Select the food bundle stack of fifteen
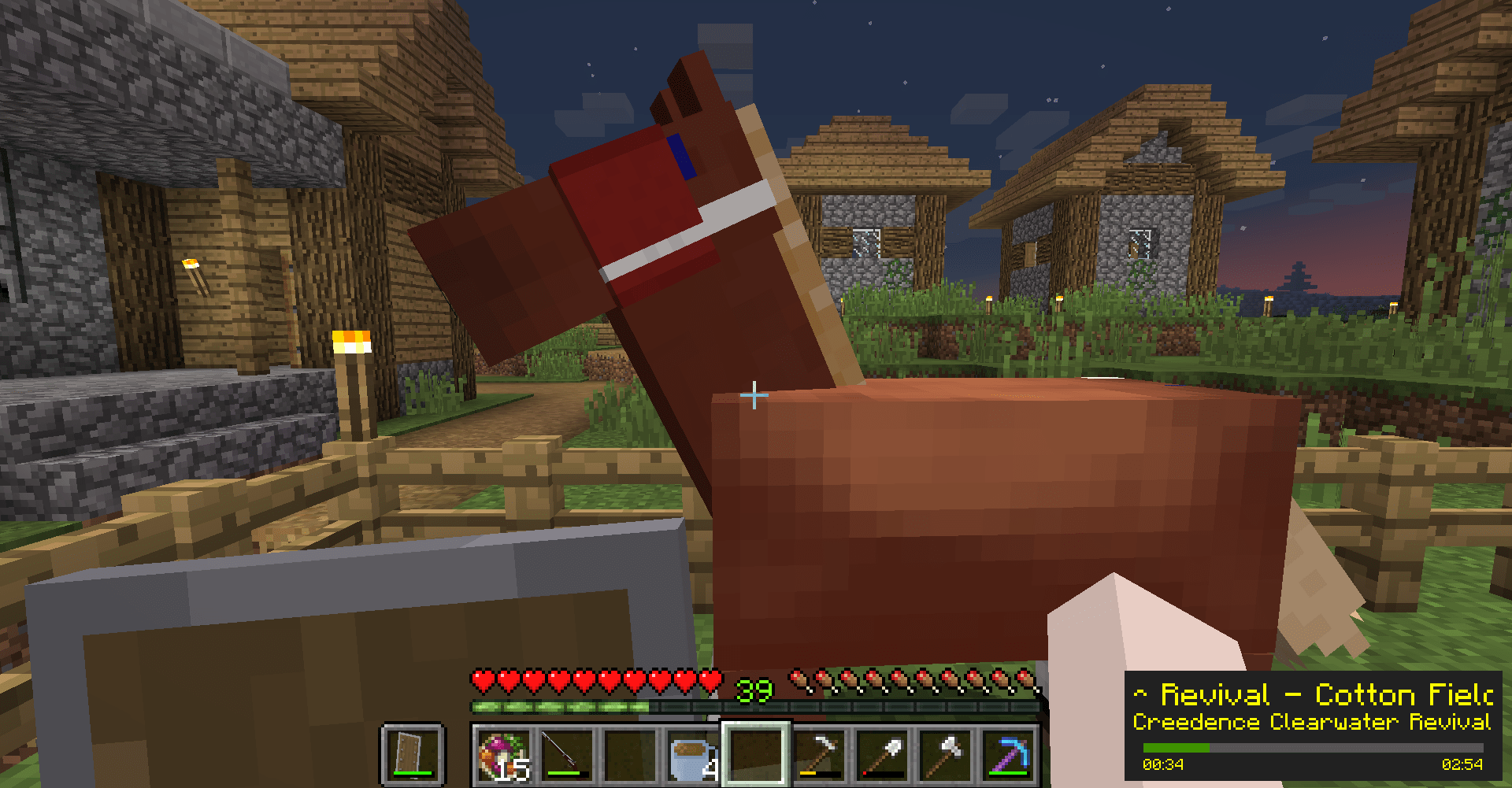Screen dimensions: 1512x788 click(502, 754)
